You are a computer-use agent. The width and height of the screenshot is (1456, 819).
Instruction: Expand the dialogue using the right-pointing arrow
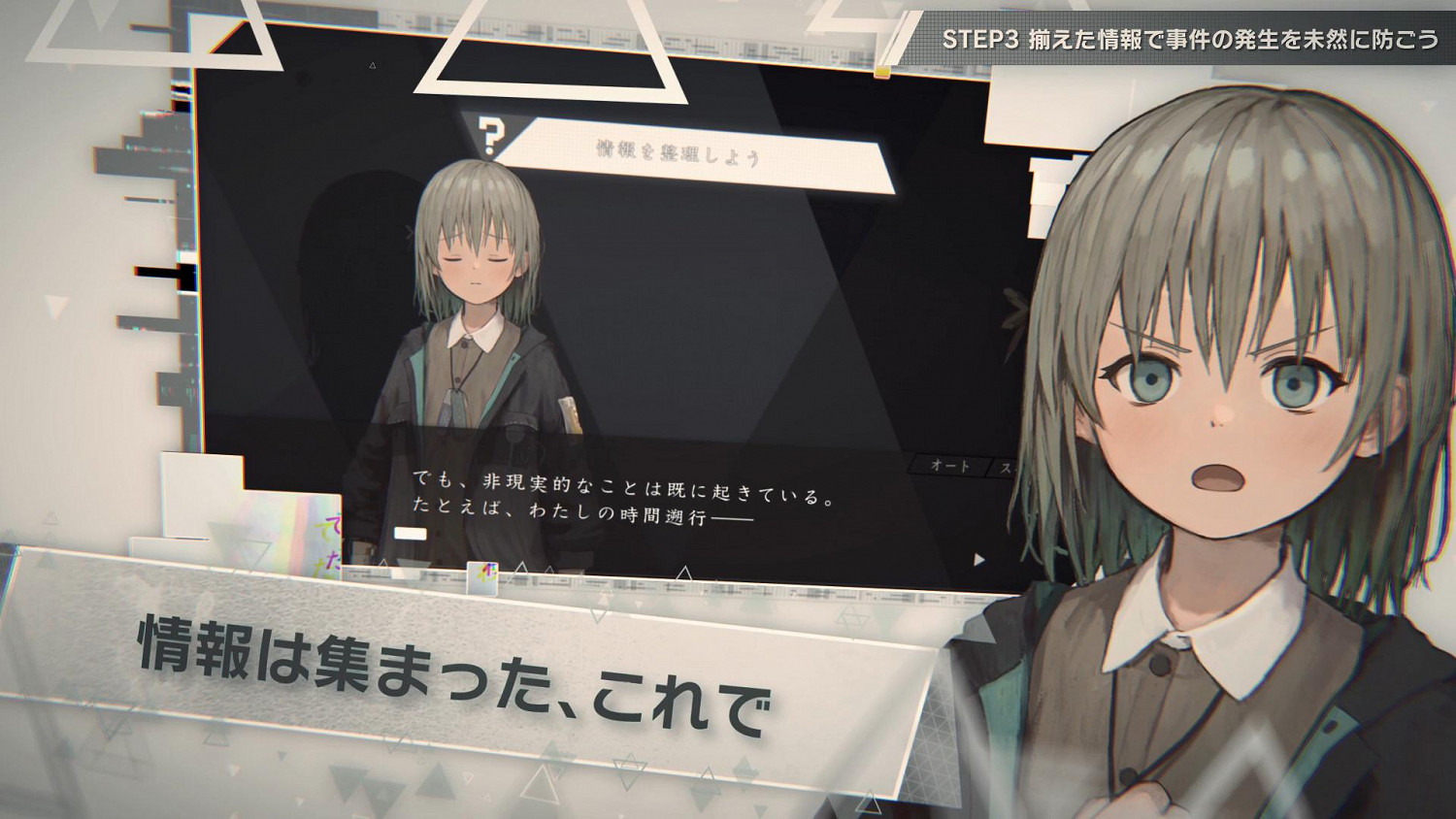pos(978,559)
